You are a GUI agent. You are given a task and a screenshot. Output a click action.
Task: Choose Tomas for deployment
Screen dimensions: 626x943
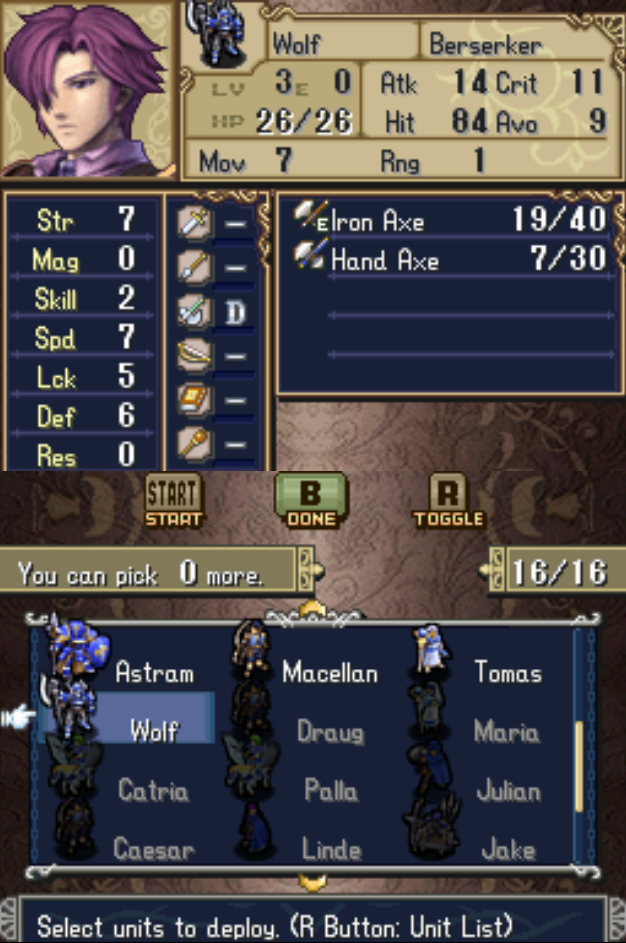(507, 672)
